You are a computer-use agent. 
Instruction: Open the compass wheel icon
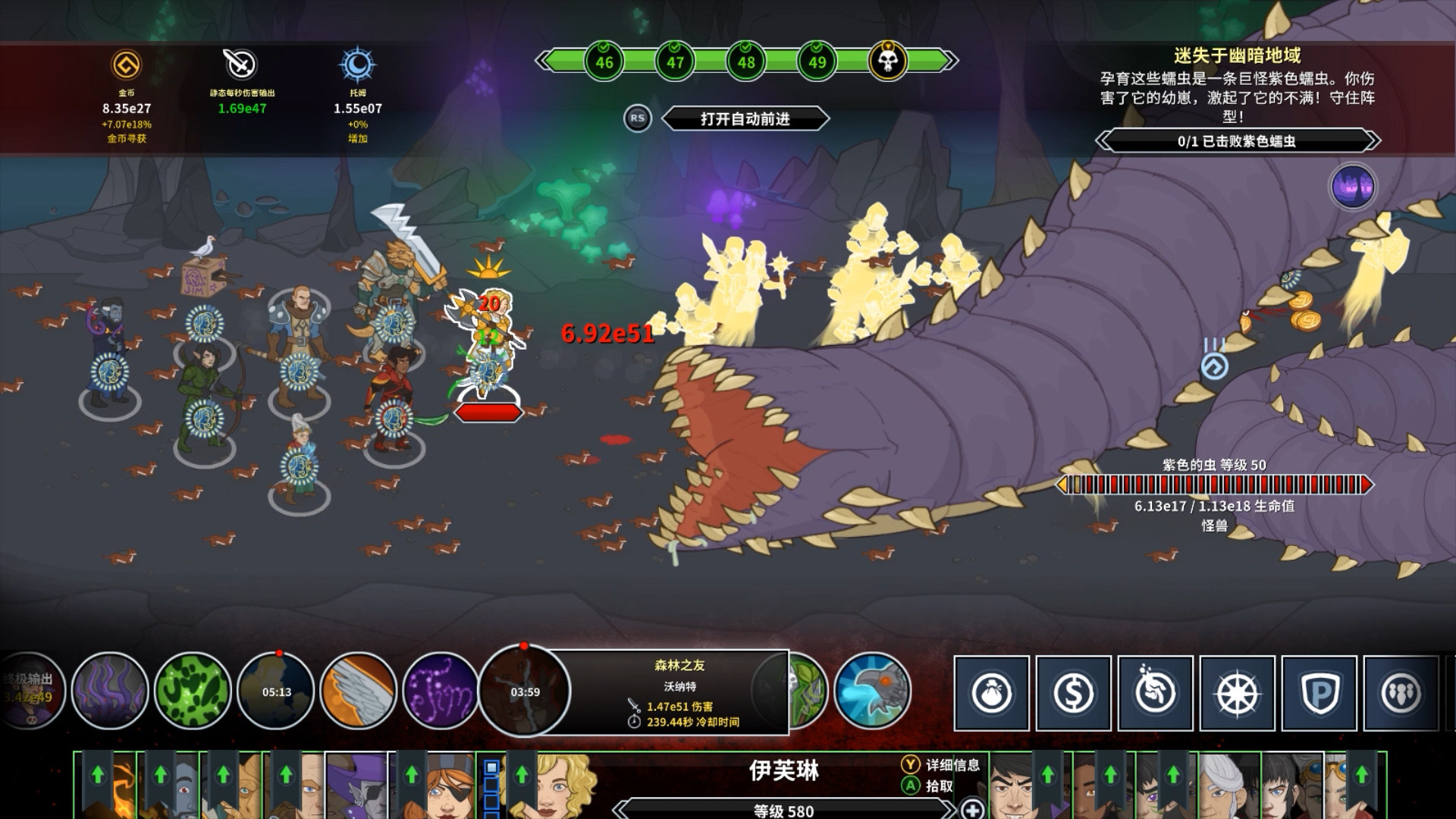pos(1234,692)
